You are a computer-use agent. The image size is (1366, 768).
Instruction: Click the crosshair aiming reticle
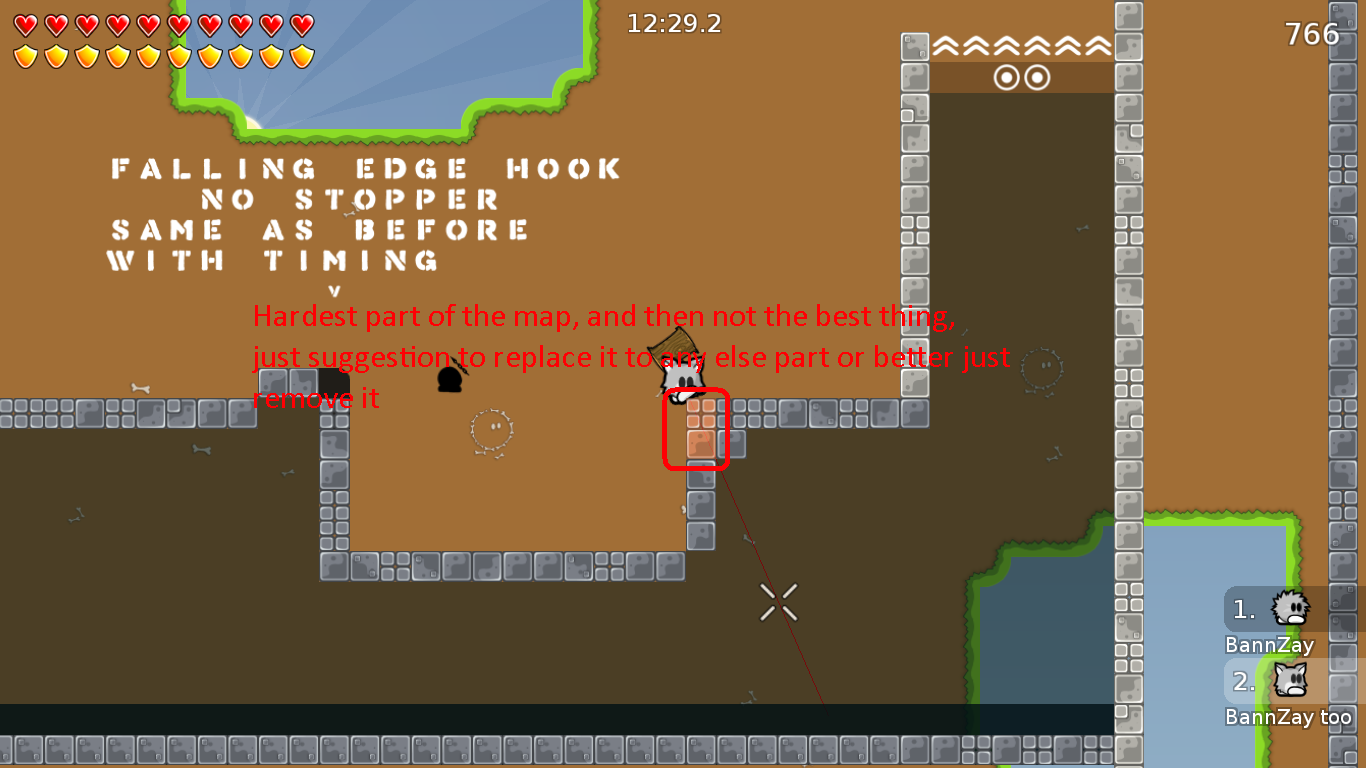pos(777,600)
